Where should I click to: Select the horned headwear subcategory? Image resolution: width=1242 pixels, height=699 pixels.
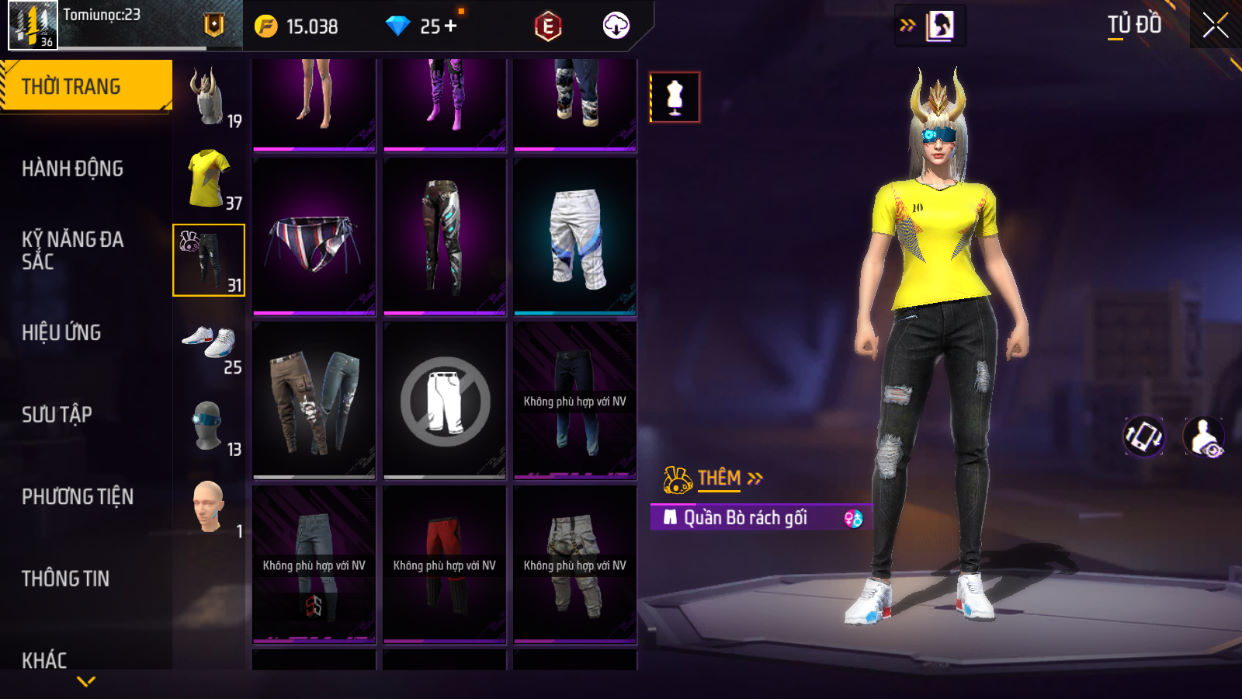pyautogui.click(x=208, y=97)
